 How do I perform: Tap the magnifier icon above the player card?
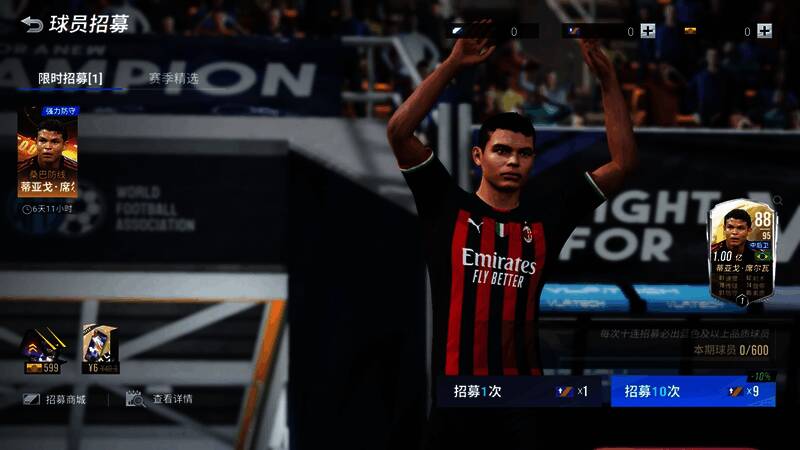coord(778,201)
